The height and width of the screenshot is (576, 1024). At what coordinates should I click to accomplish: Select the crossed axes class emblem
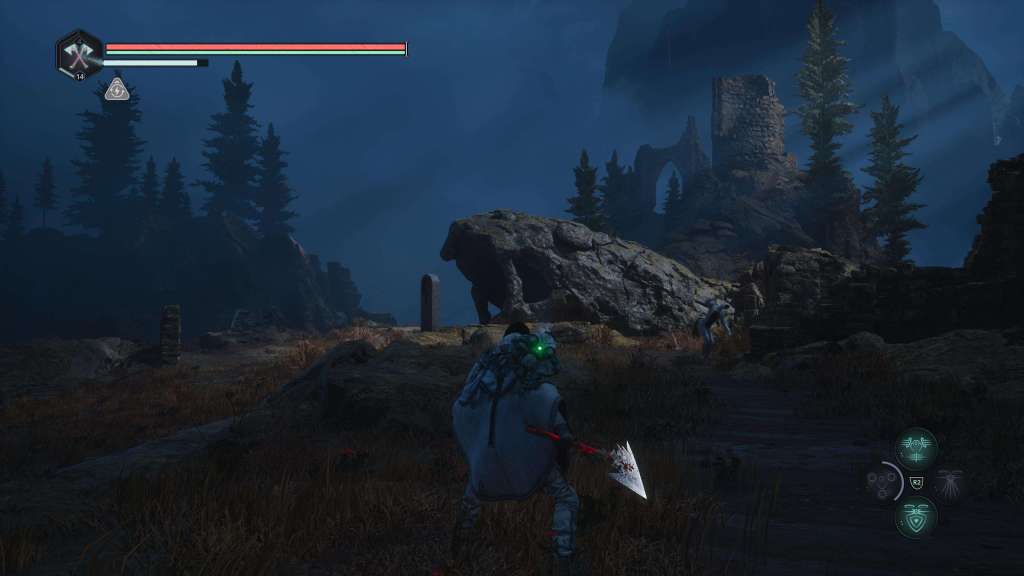(79, 53)
